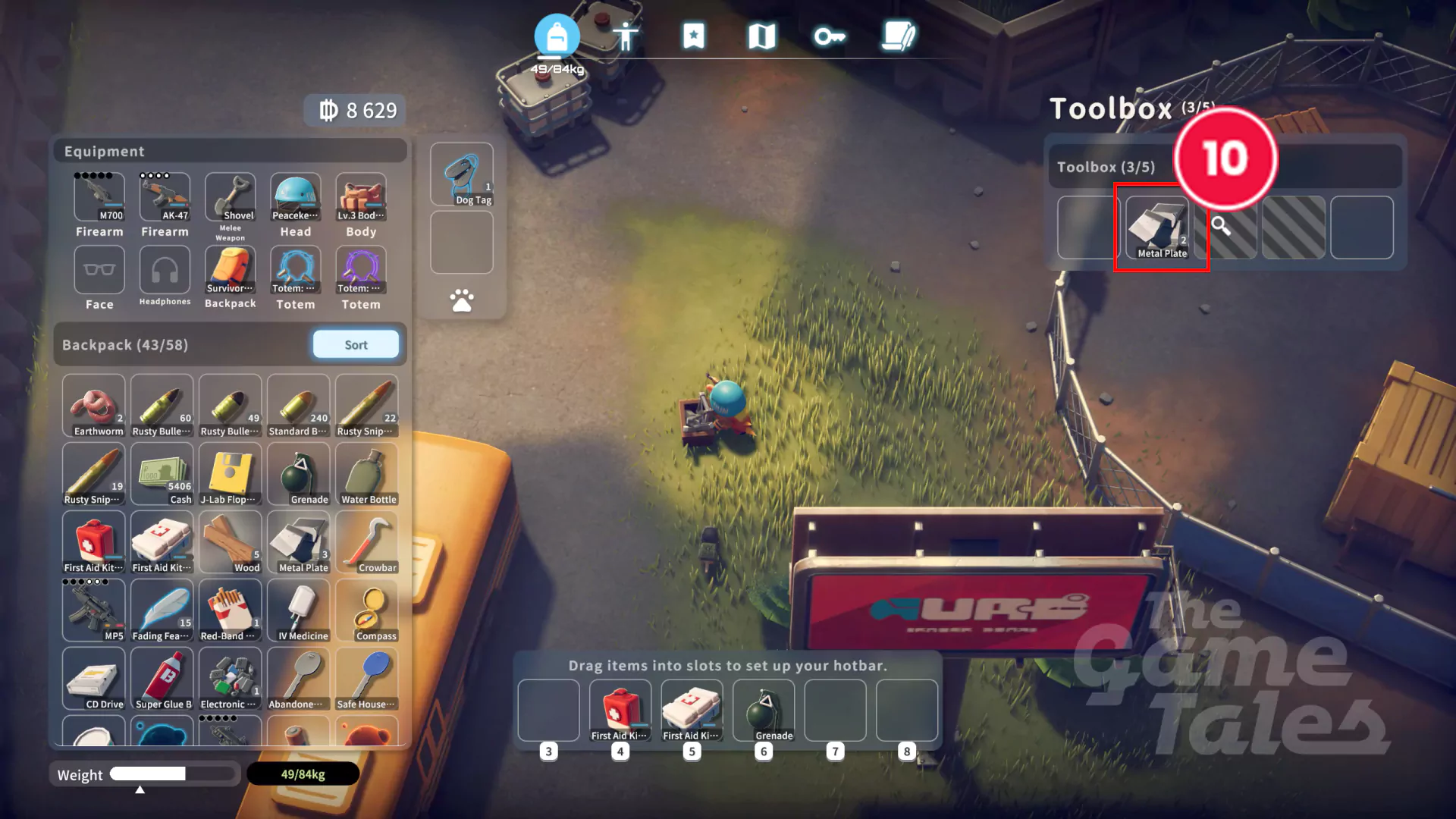The image size is (1456, 819).
Task: Select the Super Glue B item
Action: coord(162,679)
